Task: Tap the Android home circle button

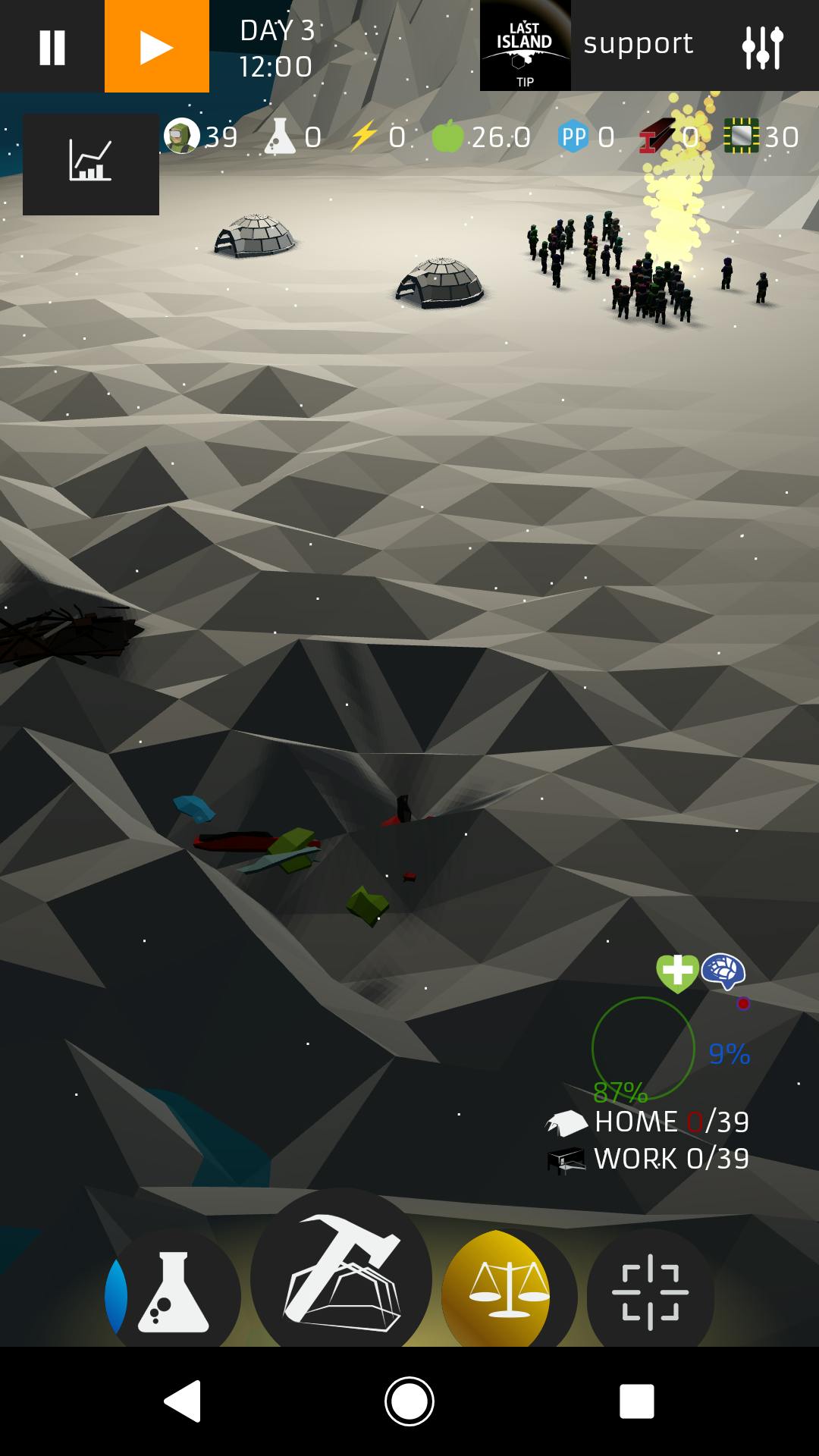Action: 409,1401
